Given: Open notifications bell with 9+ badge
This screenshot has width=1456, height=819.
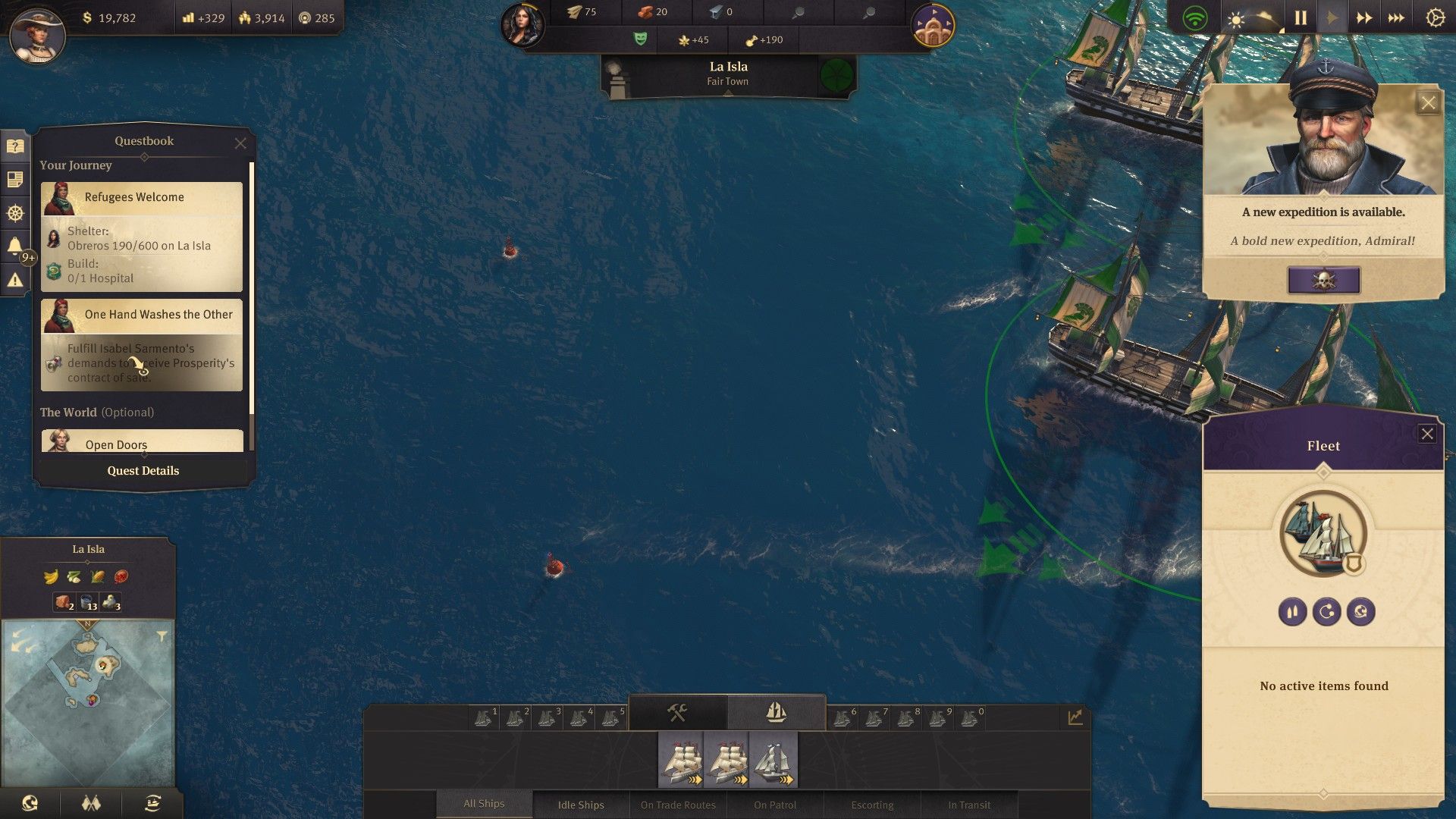Looking at the screenshot, I should pos(14,246).
